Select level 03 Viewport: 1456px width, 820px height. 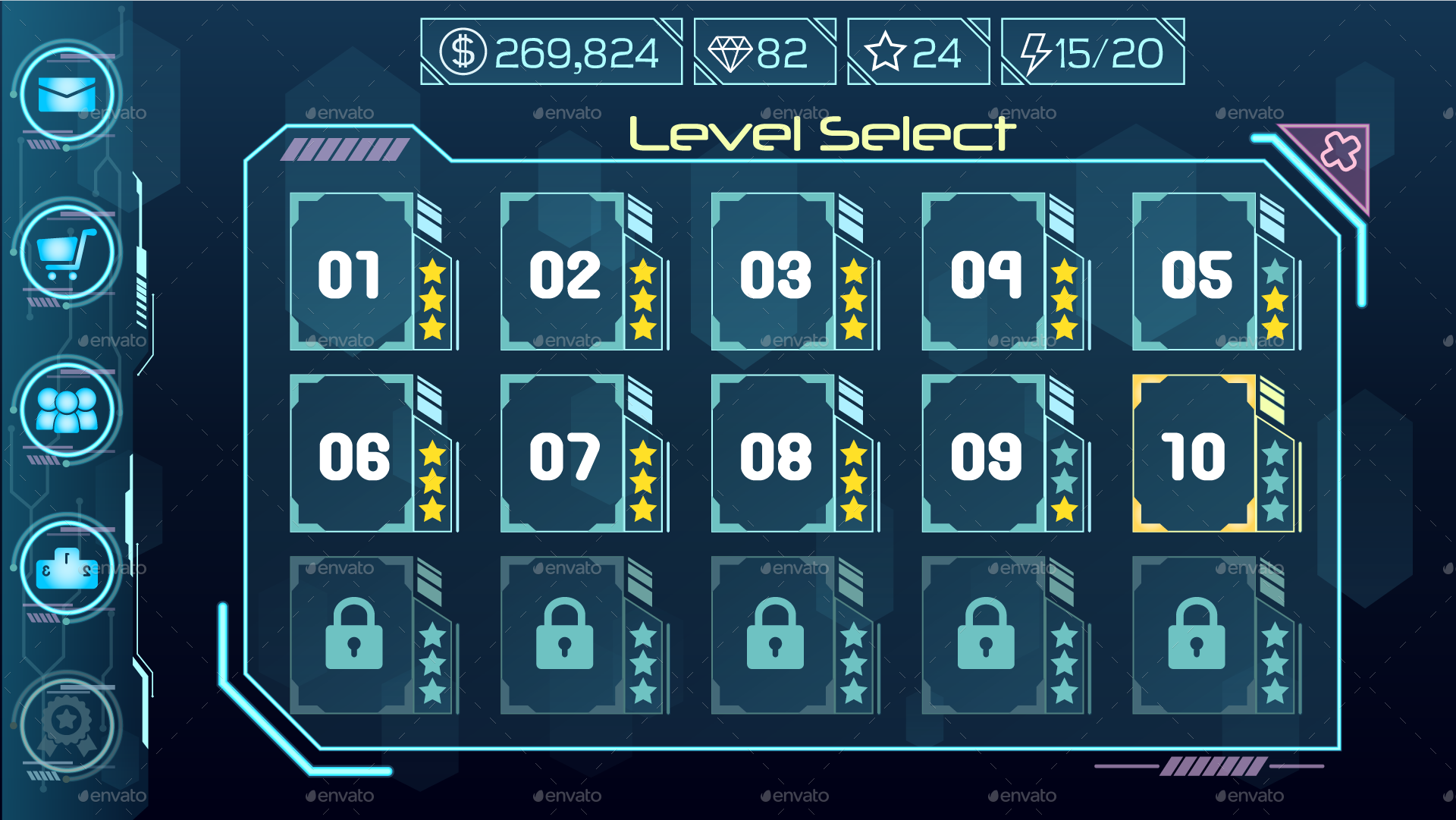(x=773, y=273)
